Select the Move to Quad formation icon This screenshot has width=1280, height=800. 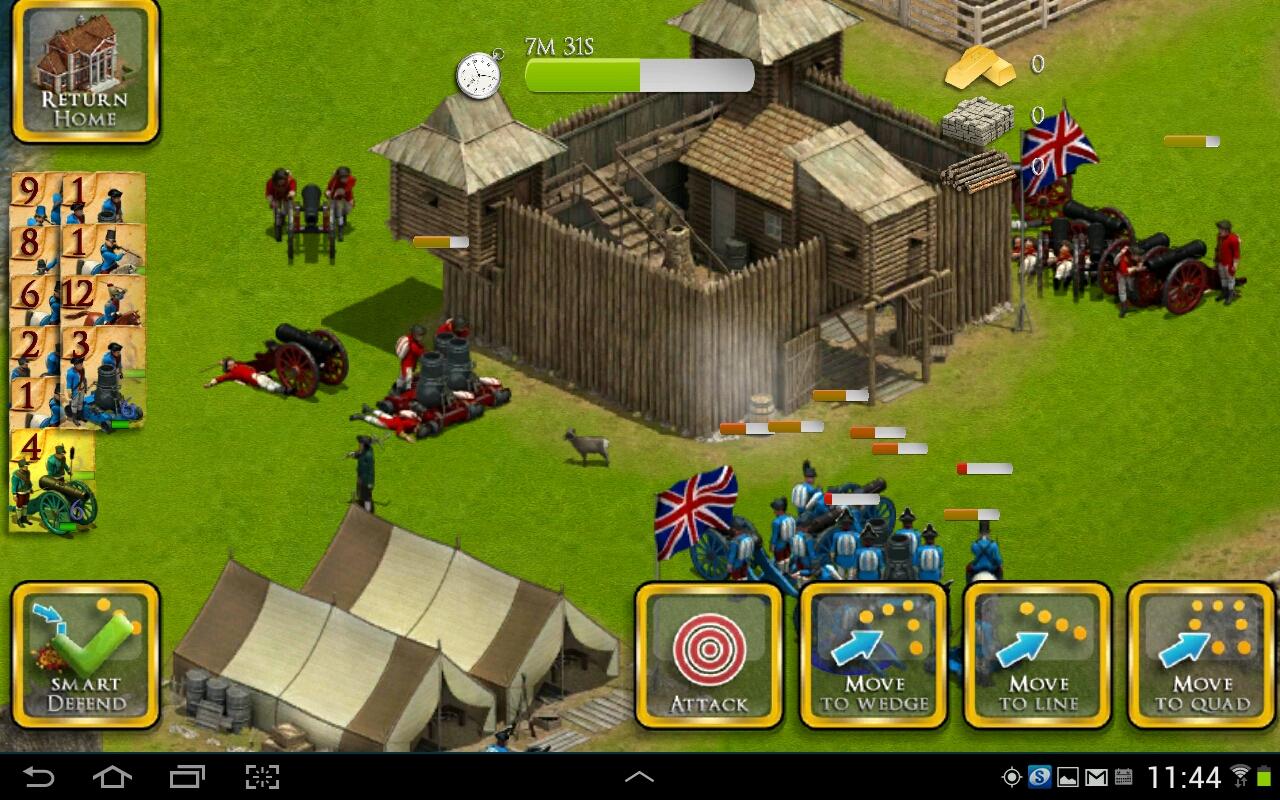click(1200, 655)
